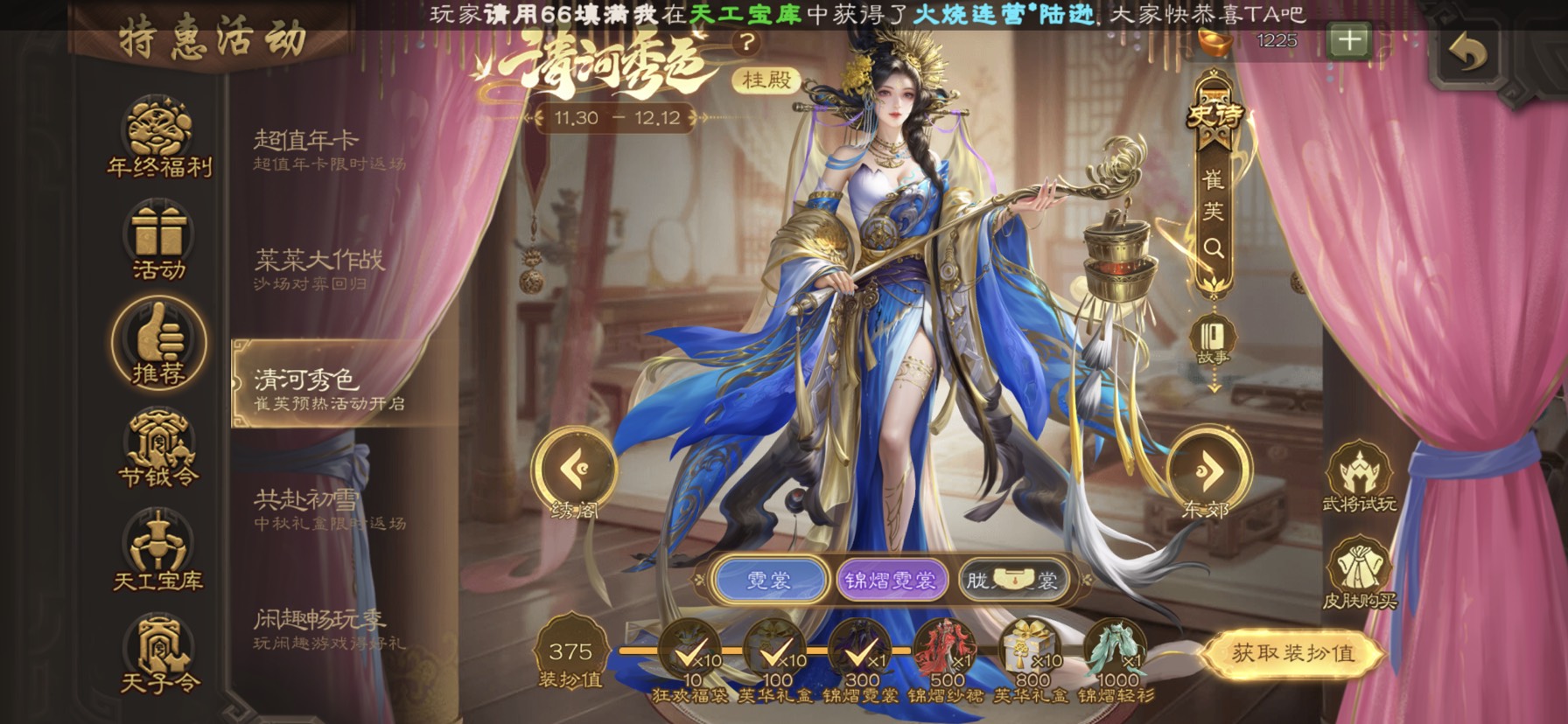Image resolution: width=1568 pixels, height=724 pixels.
Task: Select the 推荐 thumbs-up category
Action: pos(158,343)
